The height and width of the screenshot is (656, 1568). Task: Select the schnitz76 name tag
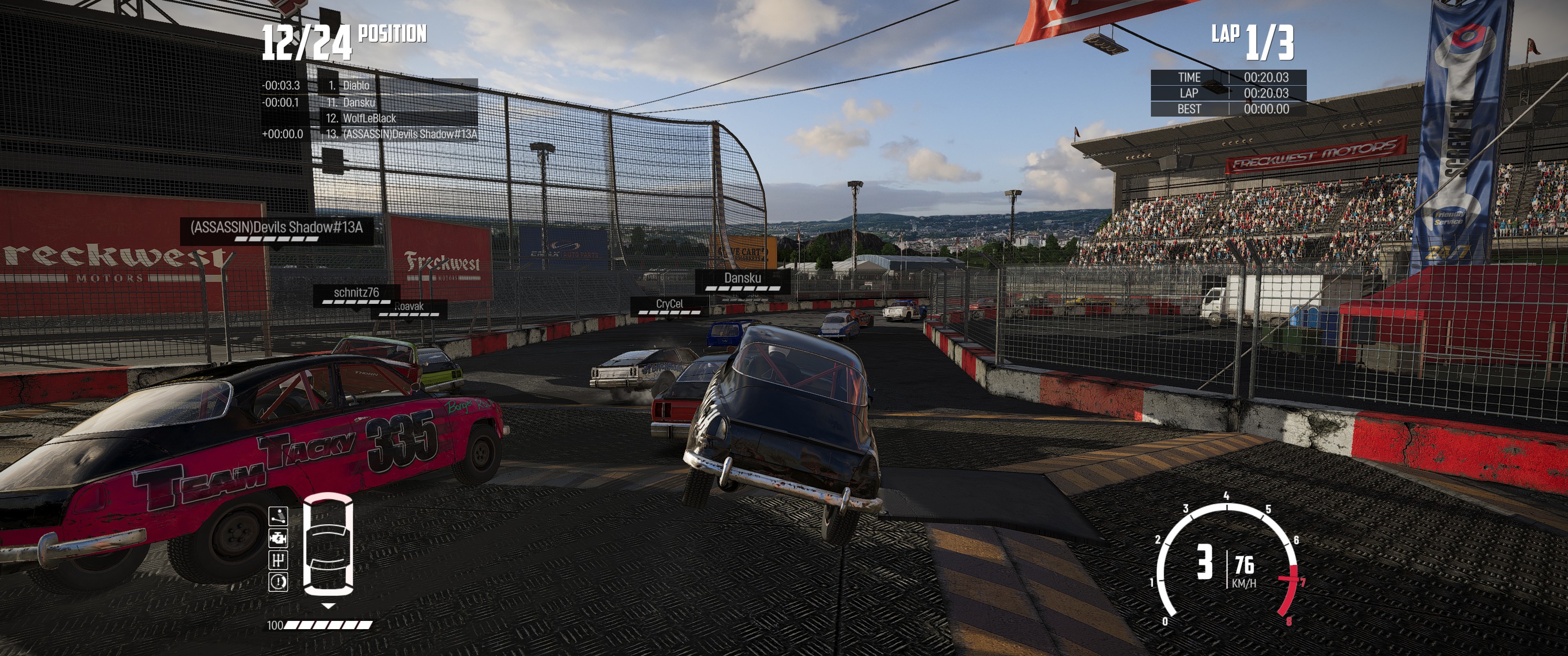(x=356, y=293)
